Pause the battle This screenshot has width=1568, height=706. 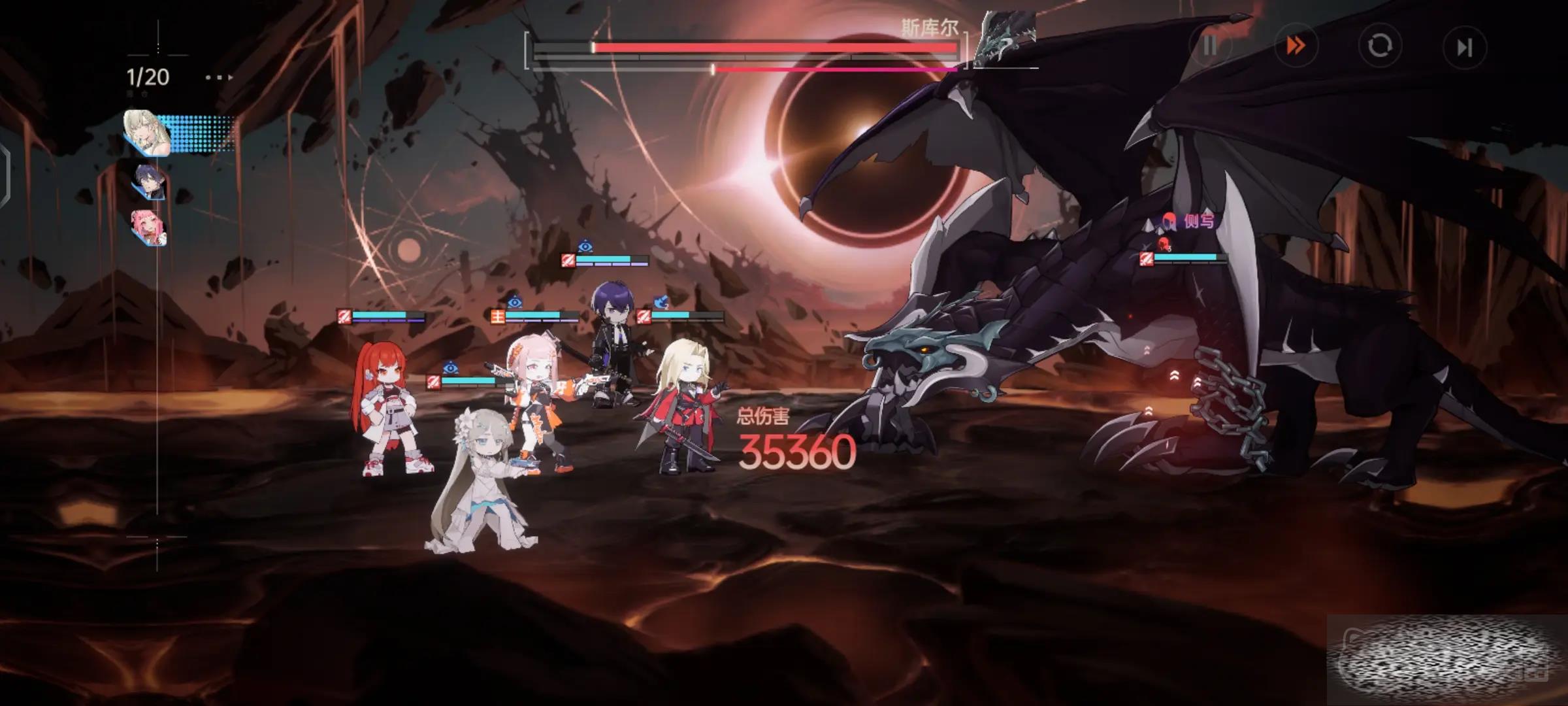(x=1209, y=46)
